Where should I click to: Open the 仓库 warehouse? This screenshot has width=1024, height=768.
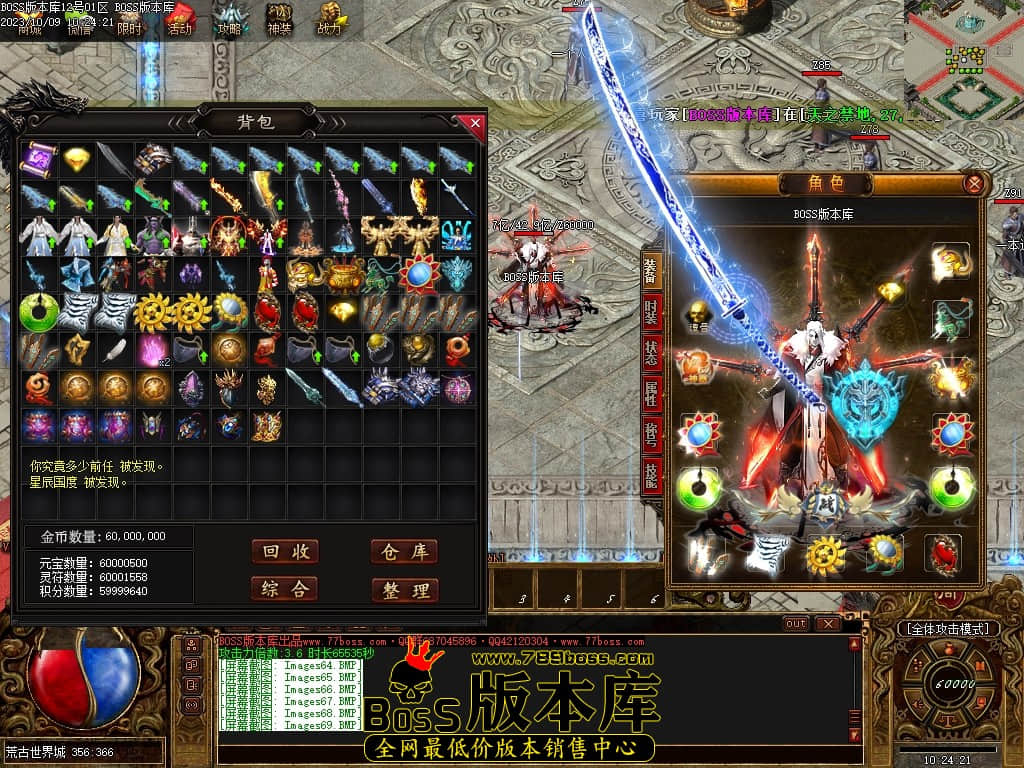click(x=404, y=552)
